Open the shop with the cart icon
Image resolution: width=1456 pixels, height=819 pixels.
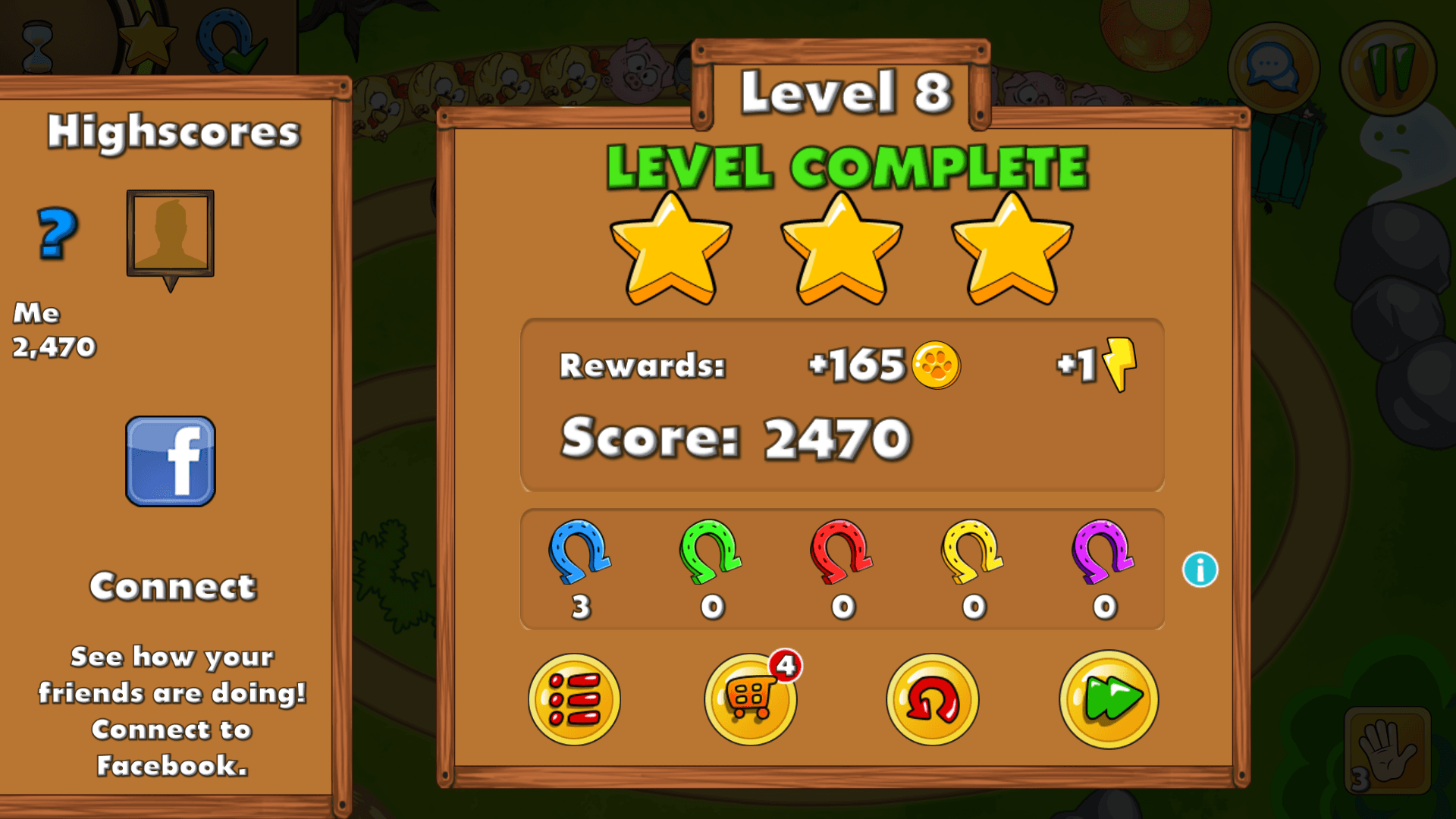click(x=751, y=699)
